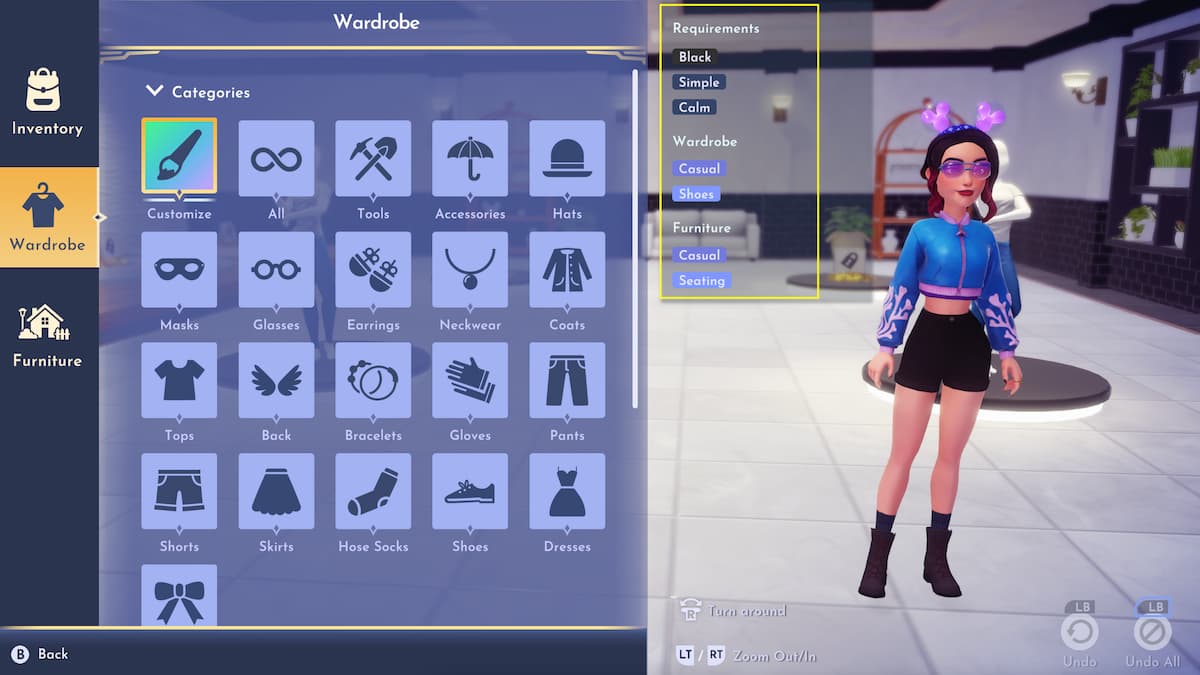Select the Hats category
This screenshot has height=675, width=1200.
click(x=567, y=158)
